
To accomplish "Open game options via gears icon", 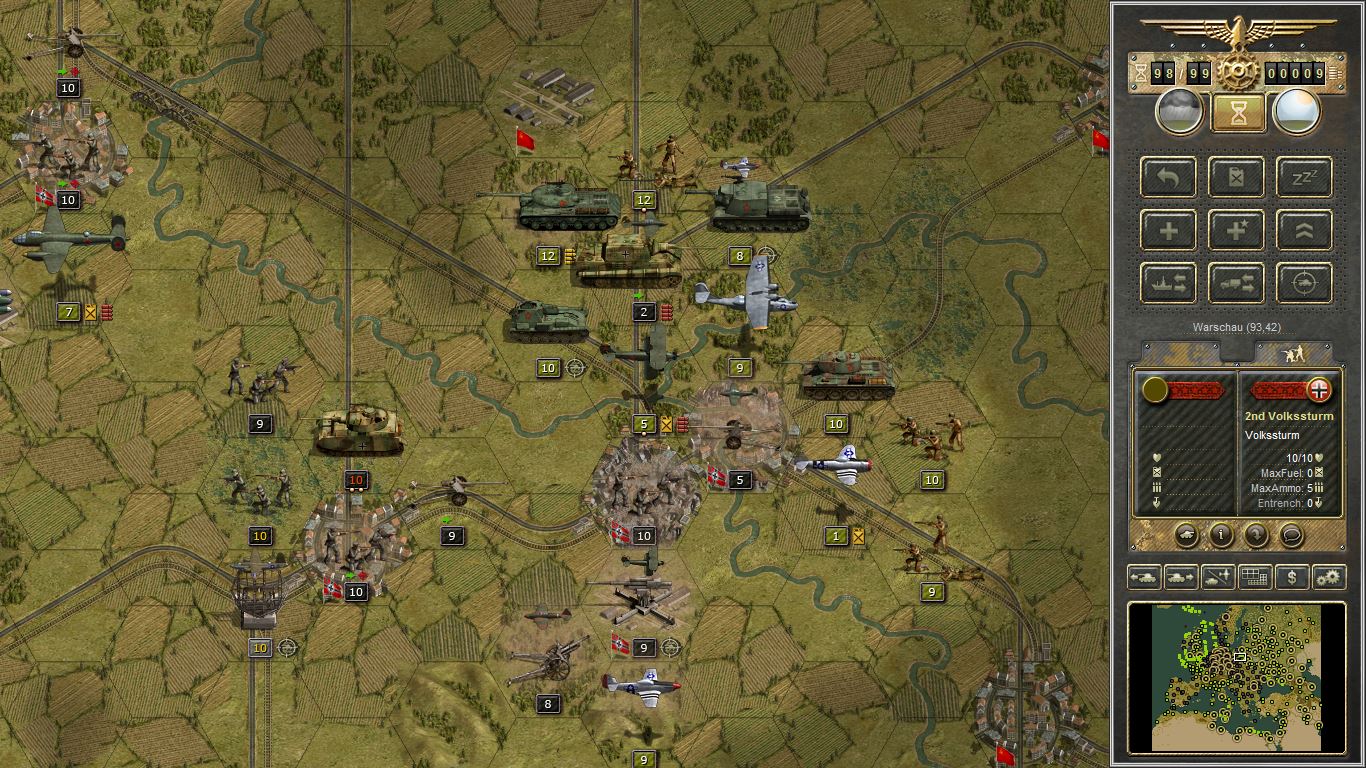I will (x=1328, y=577).
